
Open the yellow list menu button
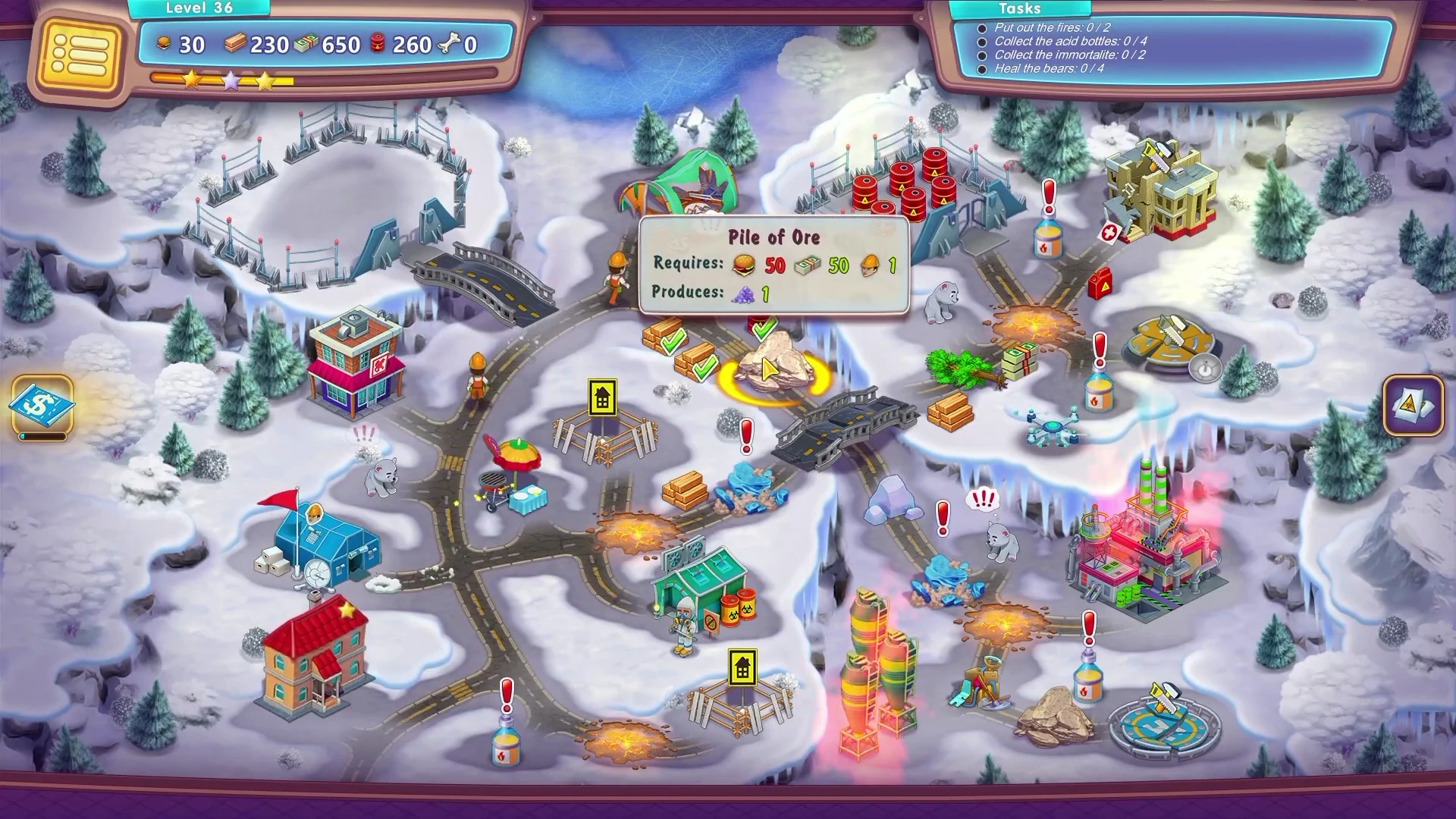pos(79,52)
